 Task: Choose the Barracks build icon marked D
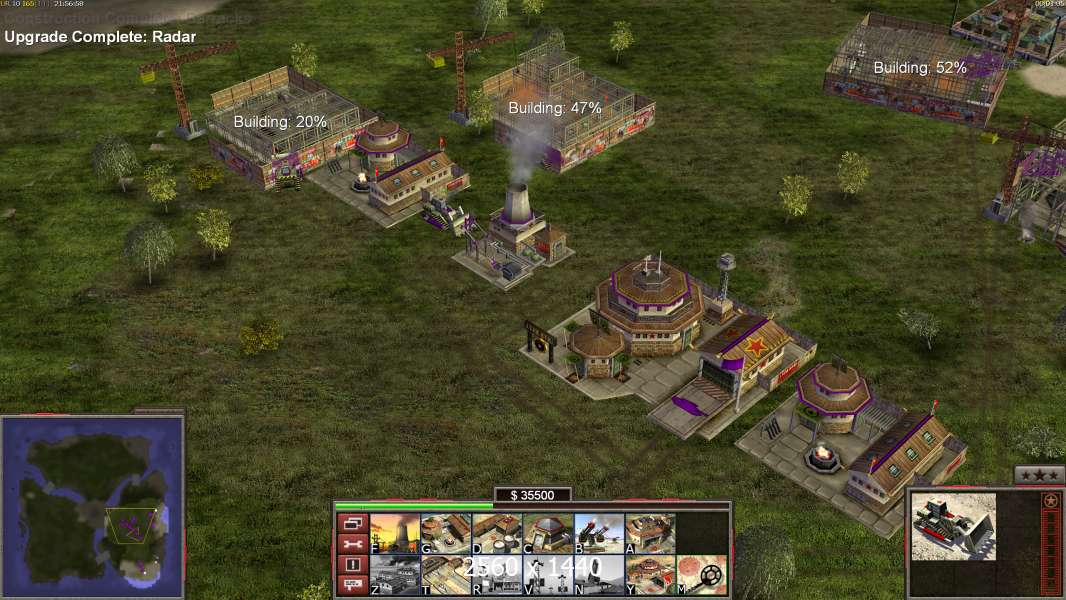(x=497, y=534)
